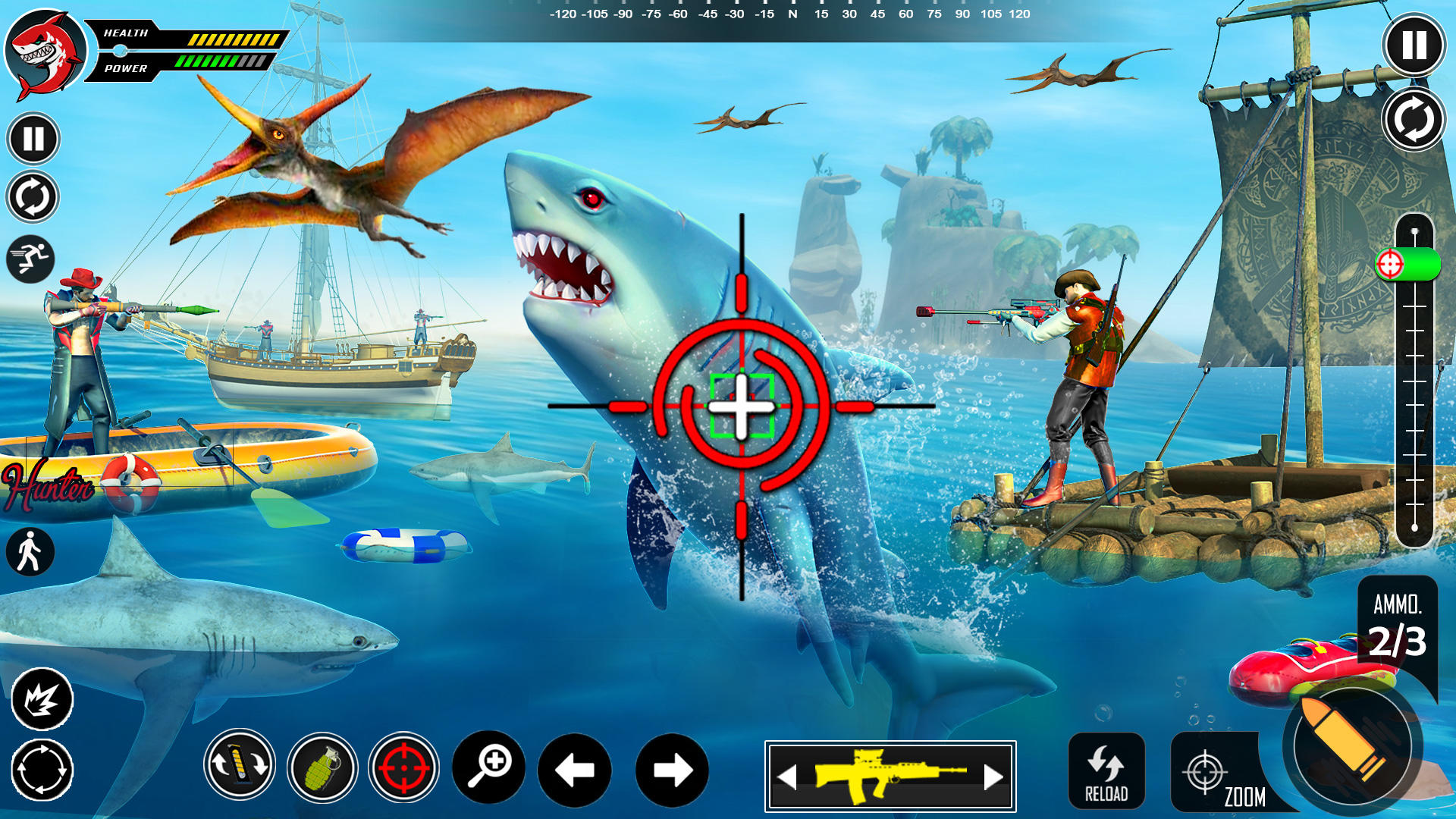
Task: Tap the magnifier zoom-in icon
Action: point(491,769)
